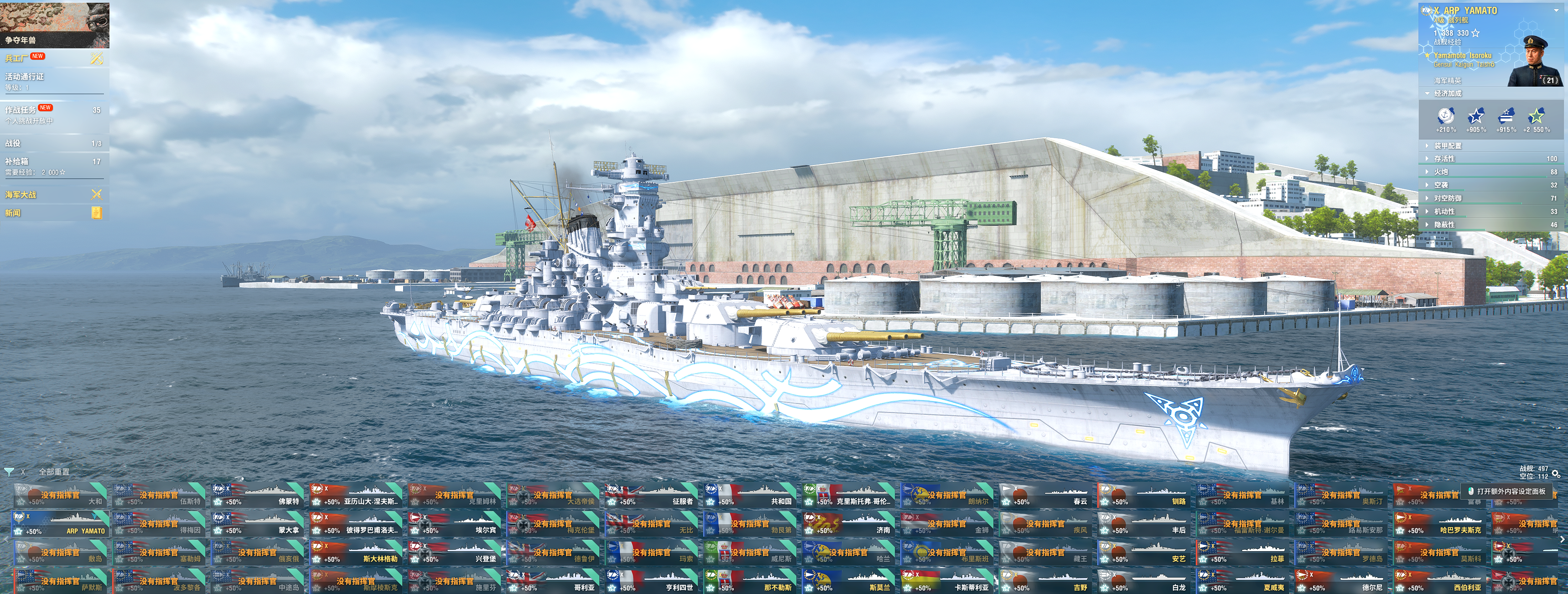Open the ship carousel filter funnel

9,472
